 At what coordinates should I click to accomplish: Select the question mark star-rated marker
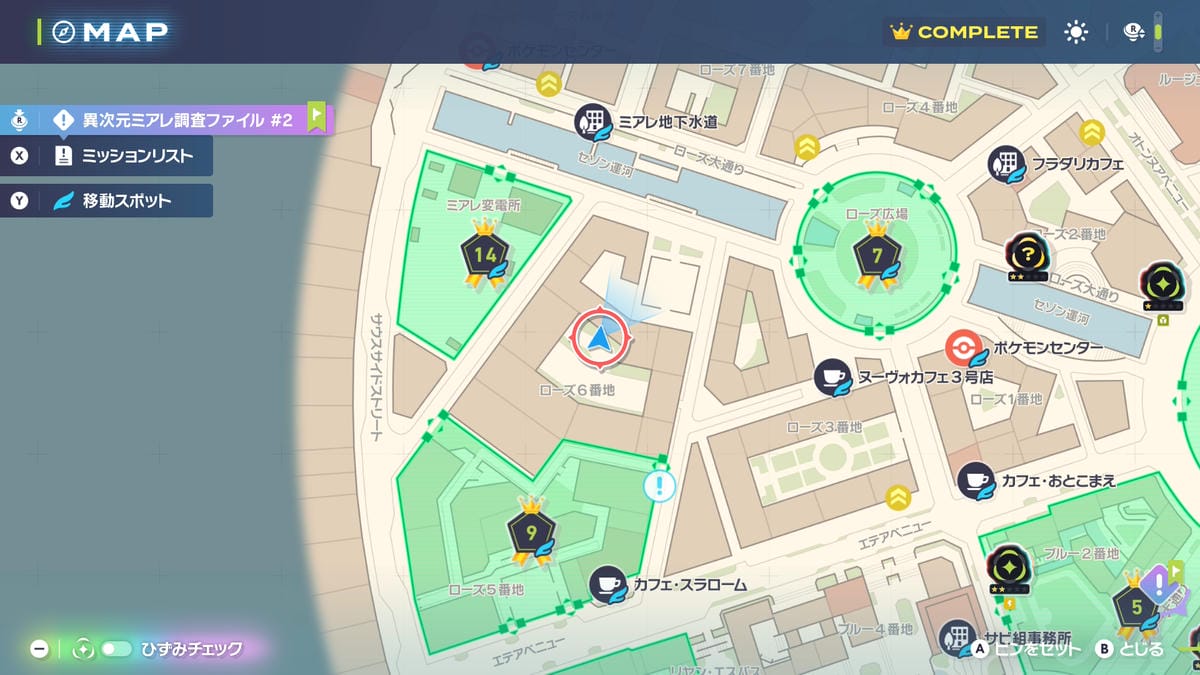coord(1027,255)
